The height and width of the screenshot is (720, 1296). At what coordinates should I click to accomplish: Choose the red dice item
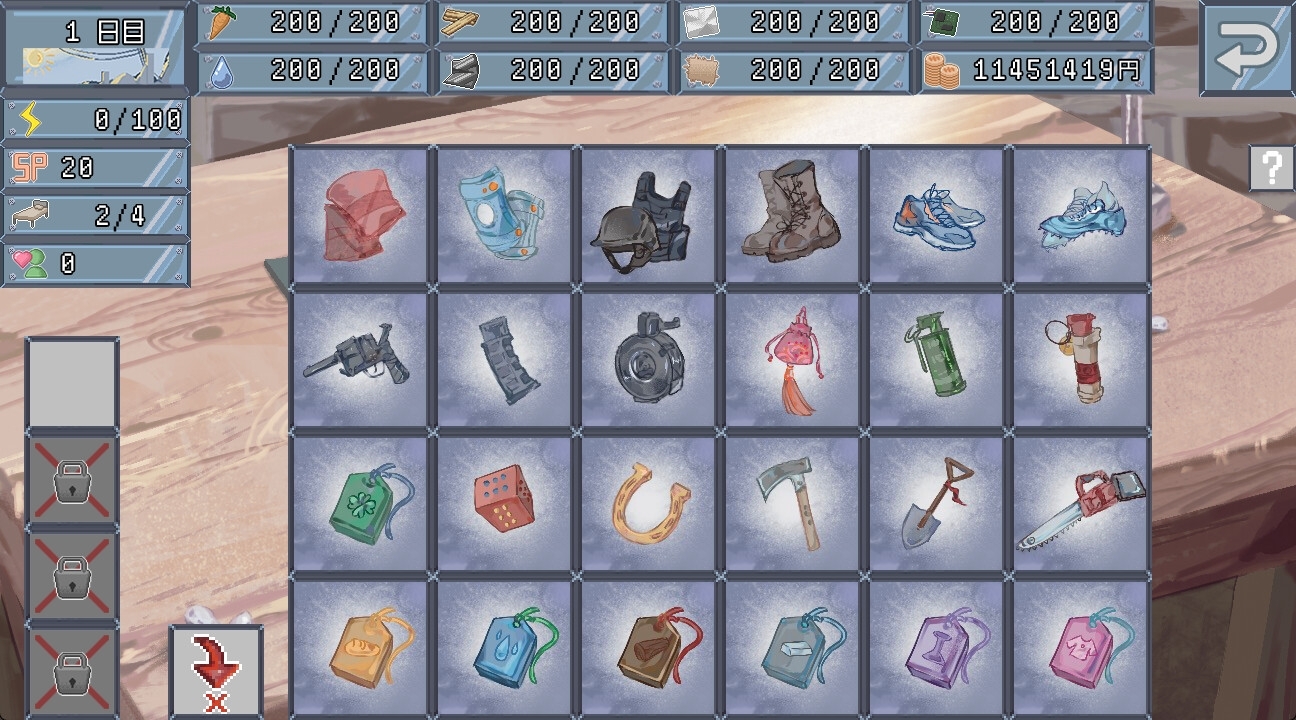point(505,504)
